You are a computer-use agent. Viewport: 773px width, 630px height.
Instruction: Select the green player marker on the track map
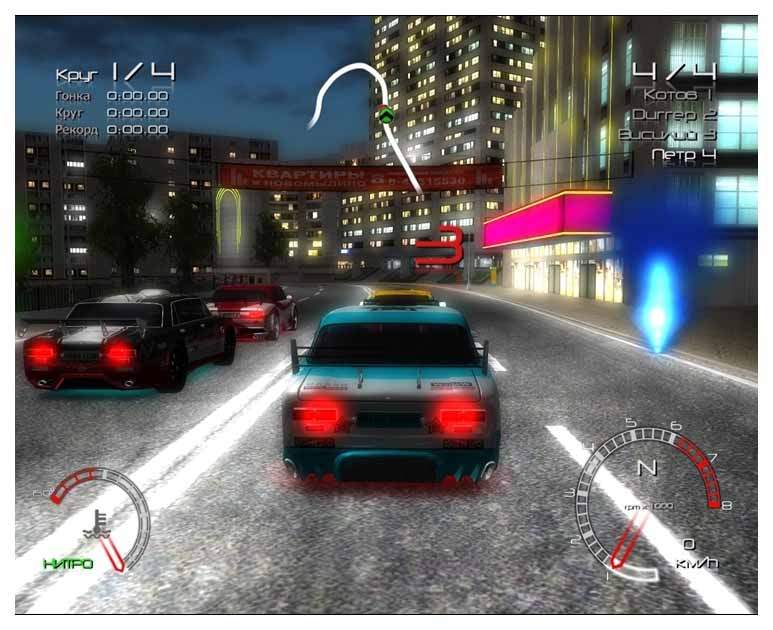coord(386,115)
